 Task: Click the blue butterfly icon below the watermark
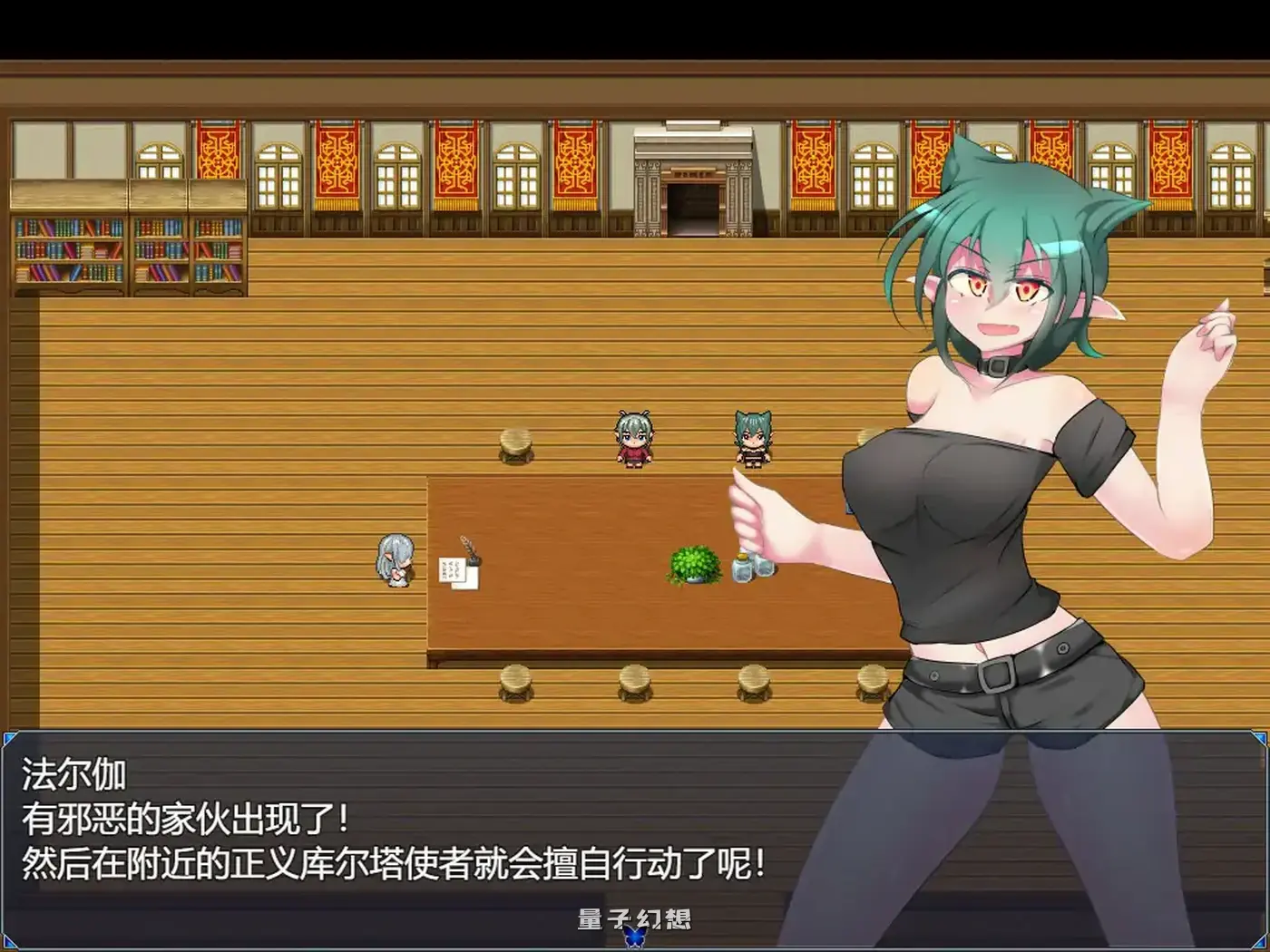pyautogui.click(x=632, y=939)
